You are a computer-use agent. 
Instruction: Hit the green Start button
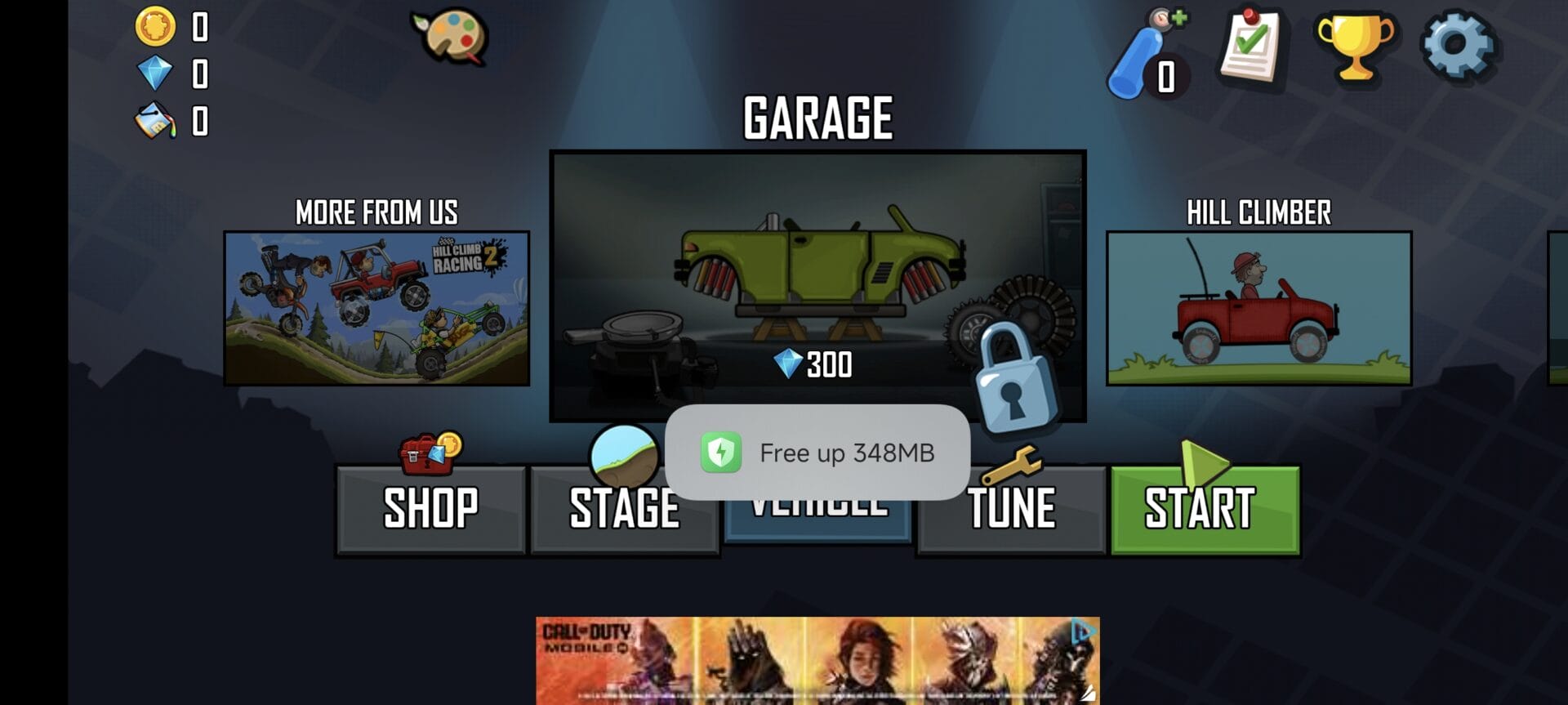1205,509
